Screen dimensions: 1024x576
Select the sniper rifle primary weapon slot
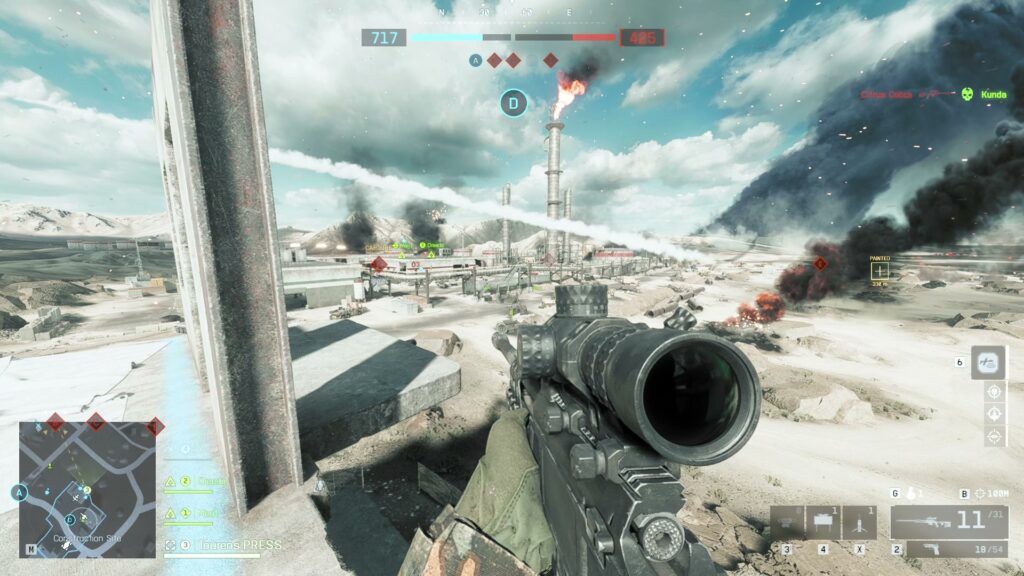(x=948, y=522)
